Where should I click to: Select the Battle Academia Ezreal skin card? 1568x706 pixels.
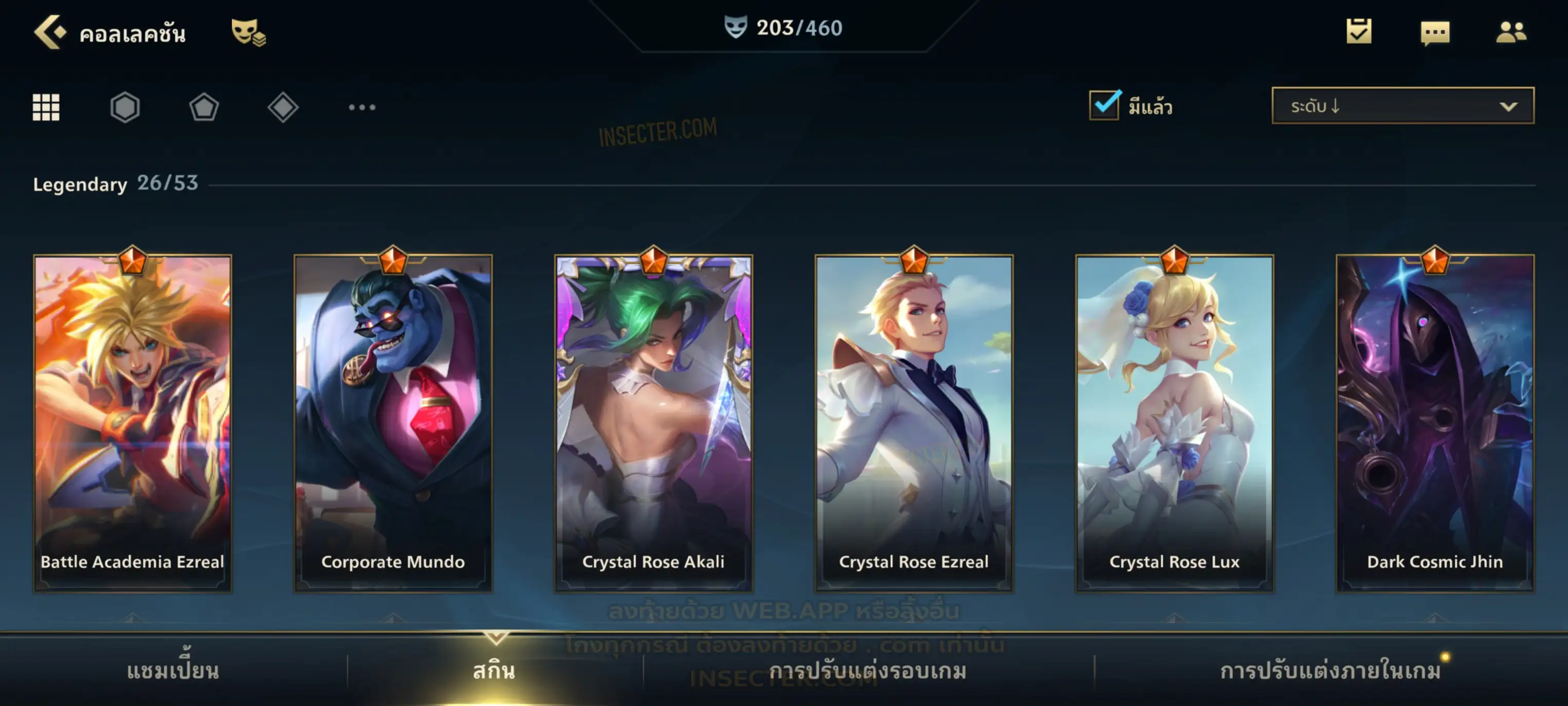[x=133, y=423]
